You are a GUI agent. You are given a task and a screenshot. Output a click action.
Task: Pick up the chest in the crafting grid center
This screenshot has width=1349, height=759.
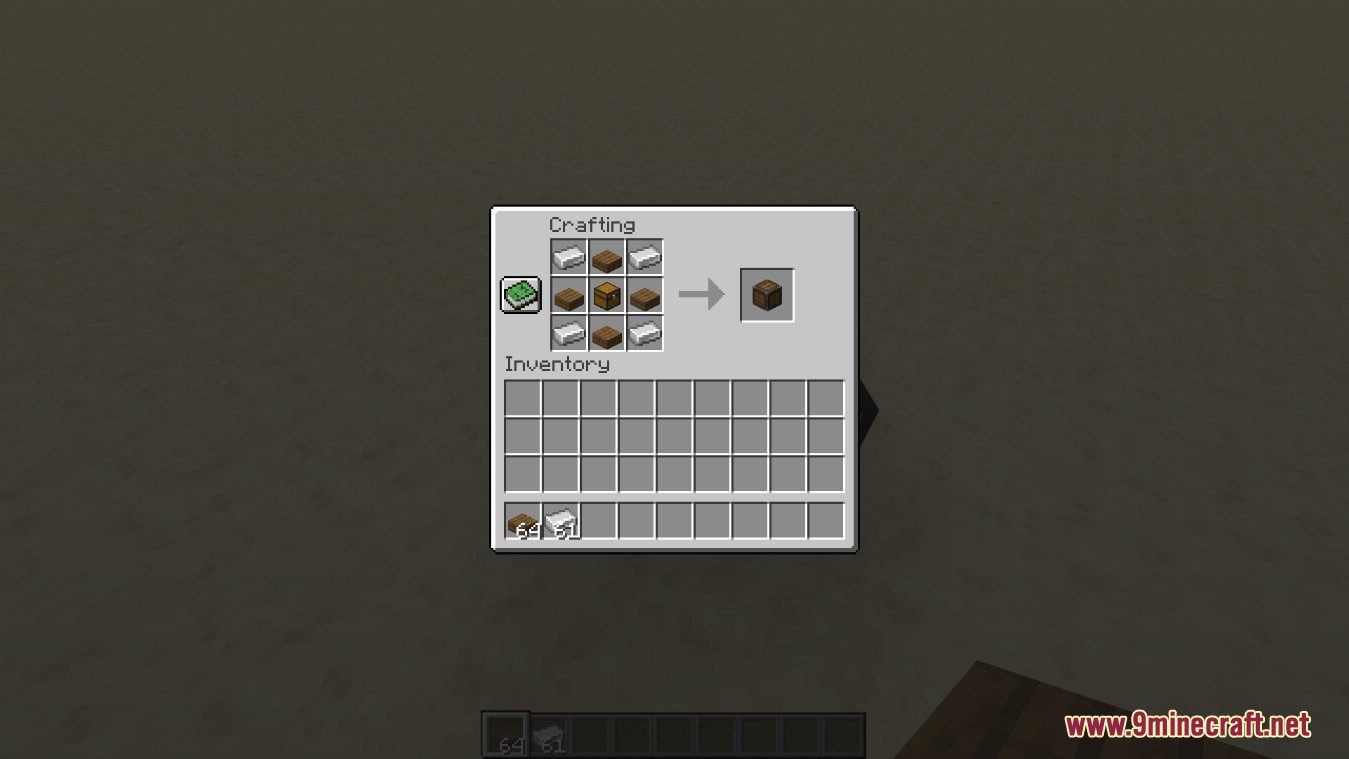click(605, 295)
